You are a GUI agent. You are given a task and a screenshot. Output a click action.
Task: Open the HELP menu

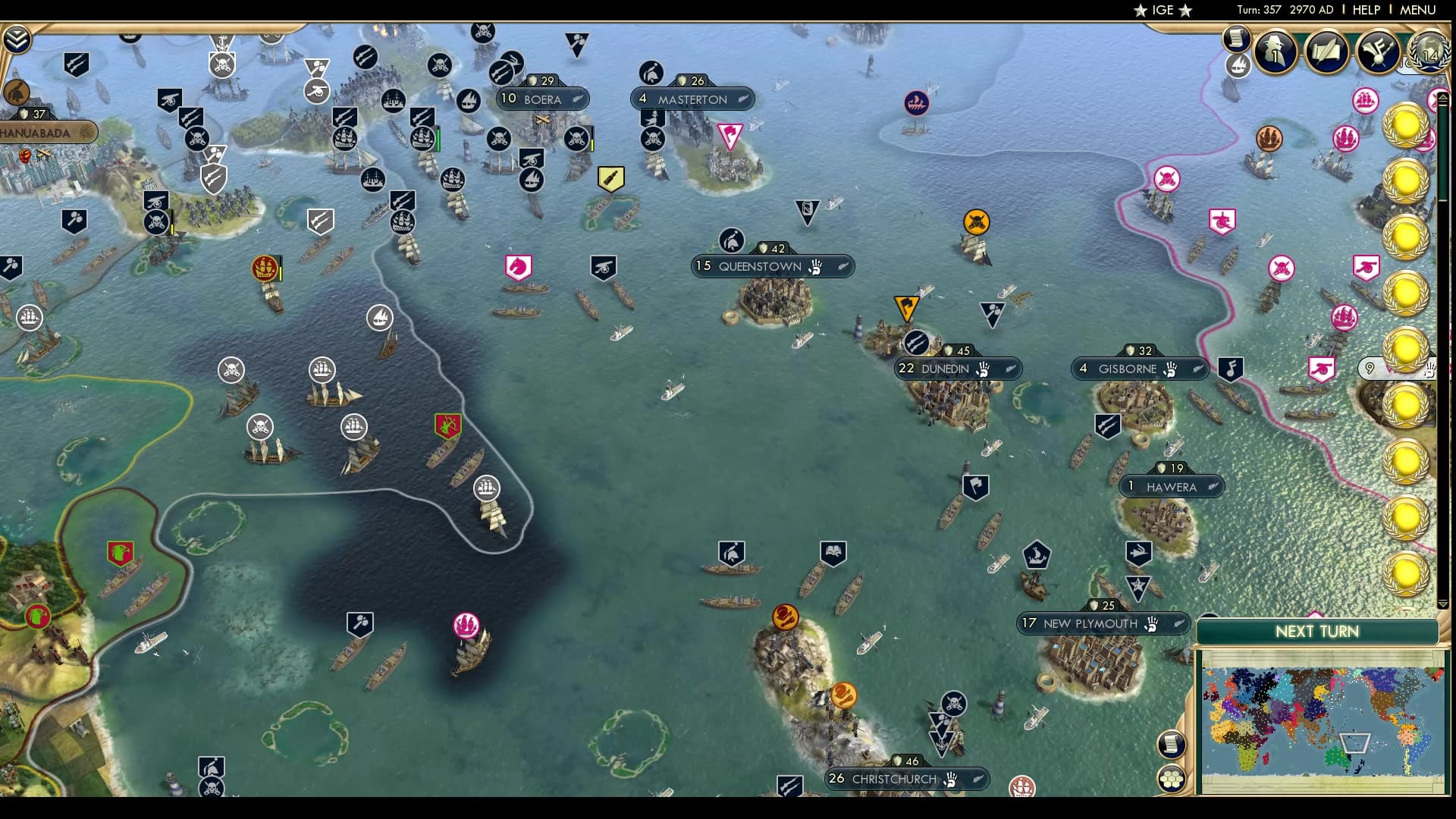(x=1366, y=10)
